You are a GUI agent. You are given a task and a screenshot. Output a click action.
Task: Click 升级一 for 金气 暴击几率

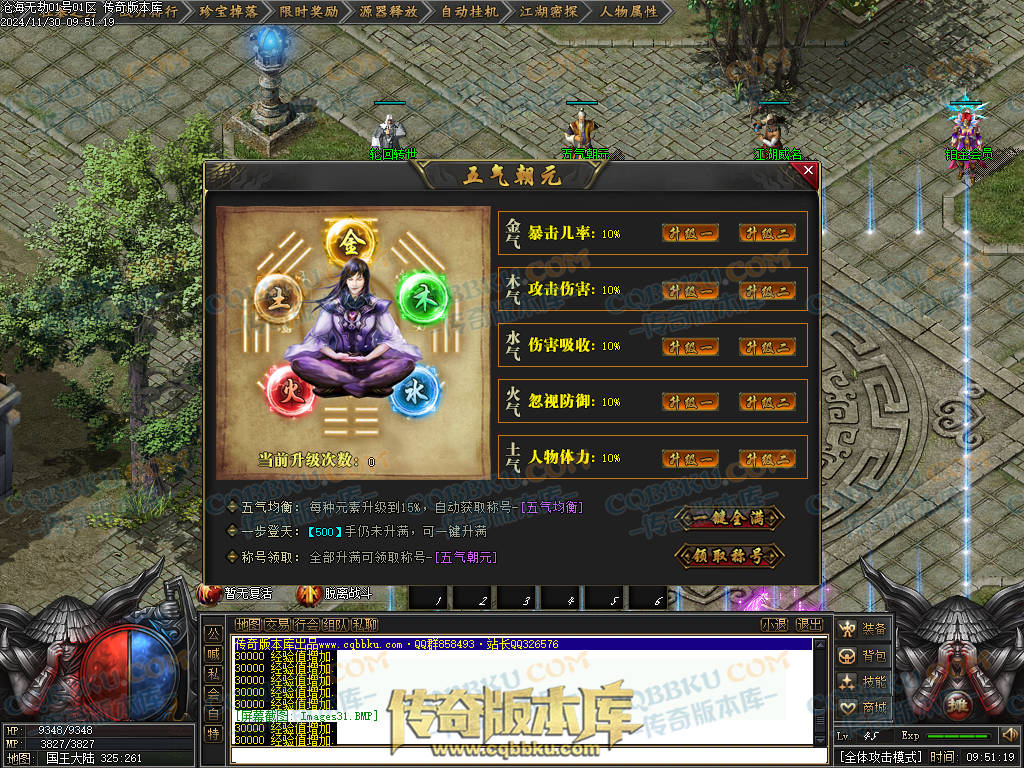click(x=690, y=233)
